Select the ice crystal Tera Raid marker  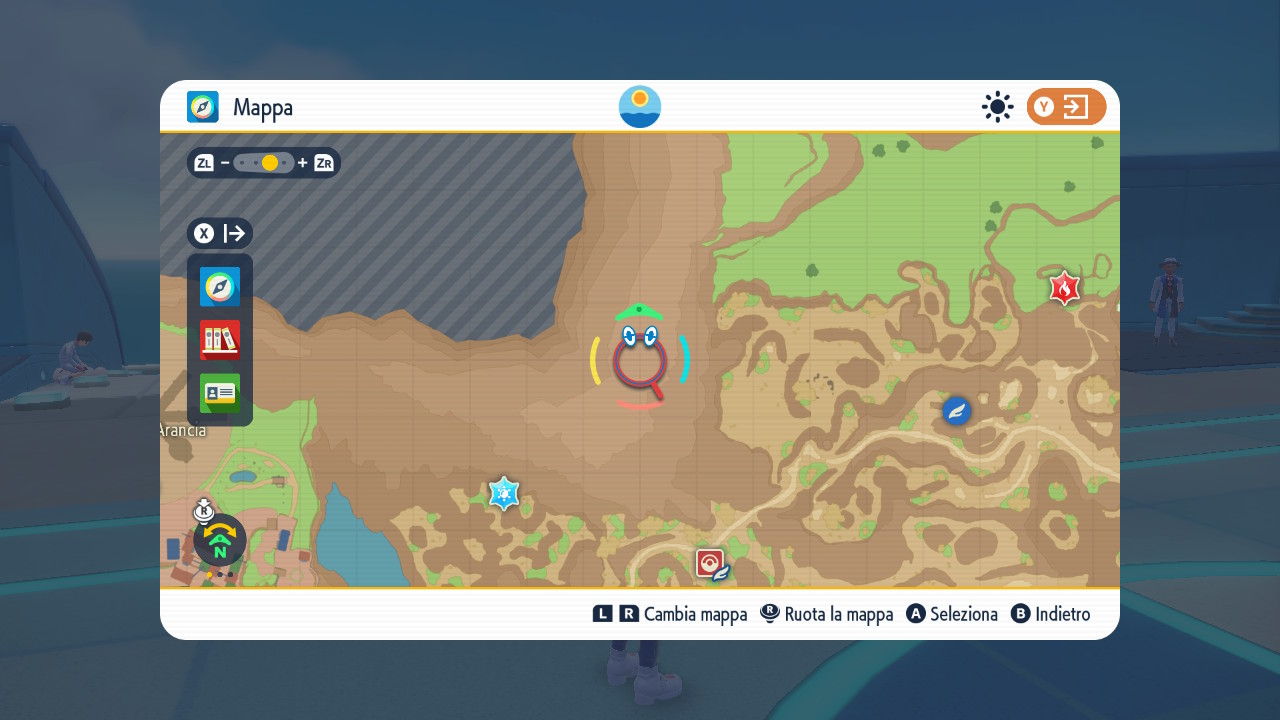tap(504, 493)
